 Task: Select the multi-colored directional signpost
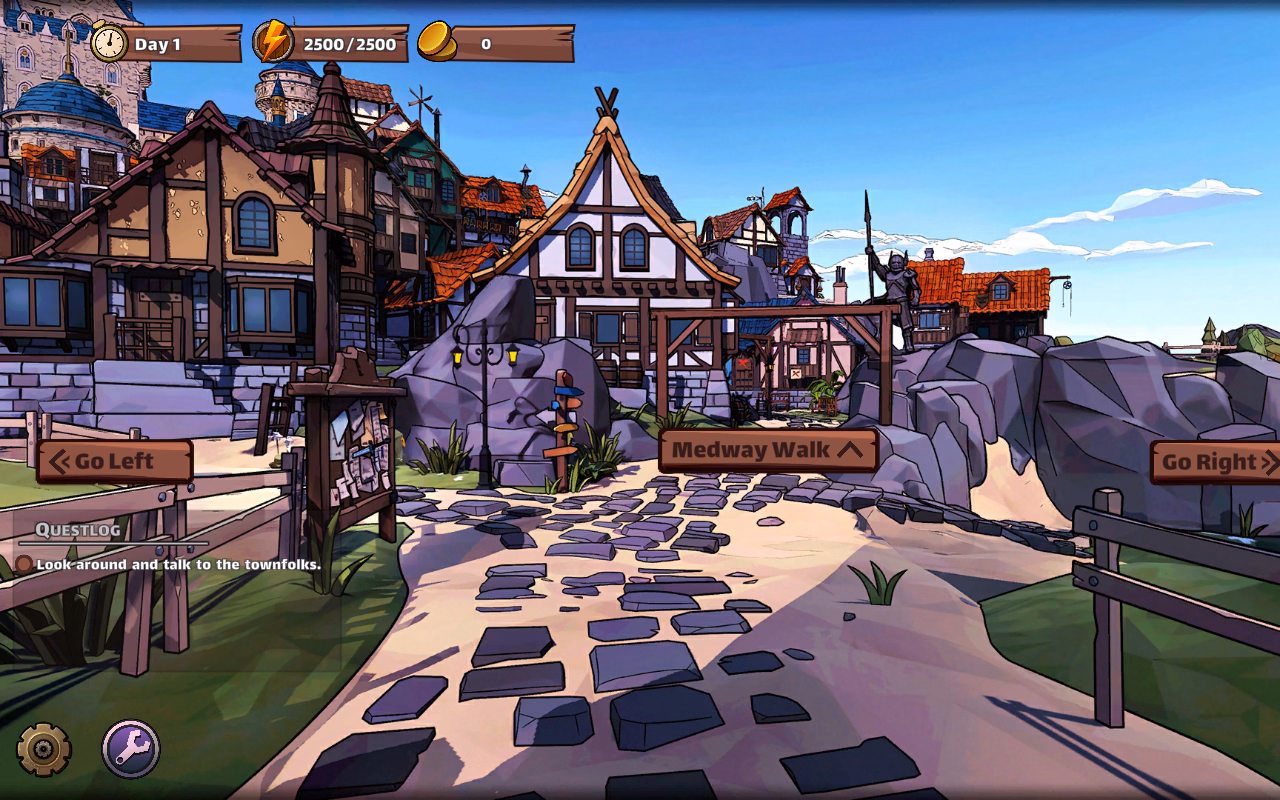click(565, 420)
